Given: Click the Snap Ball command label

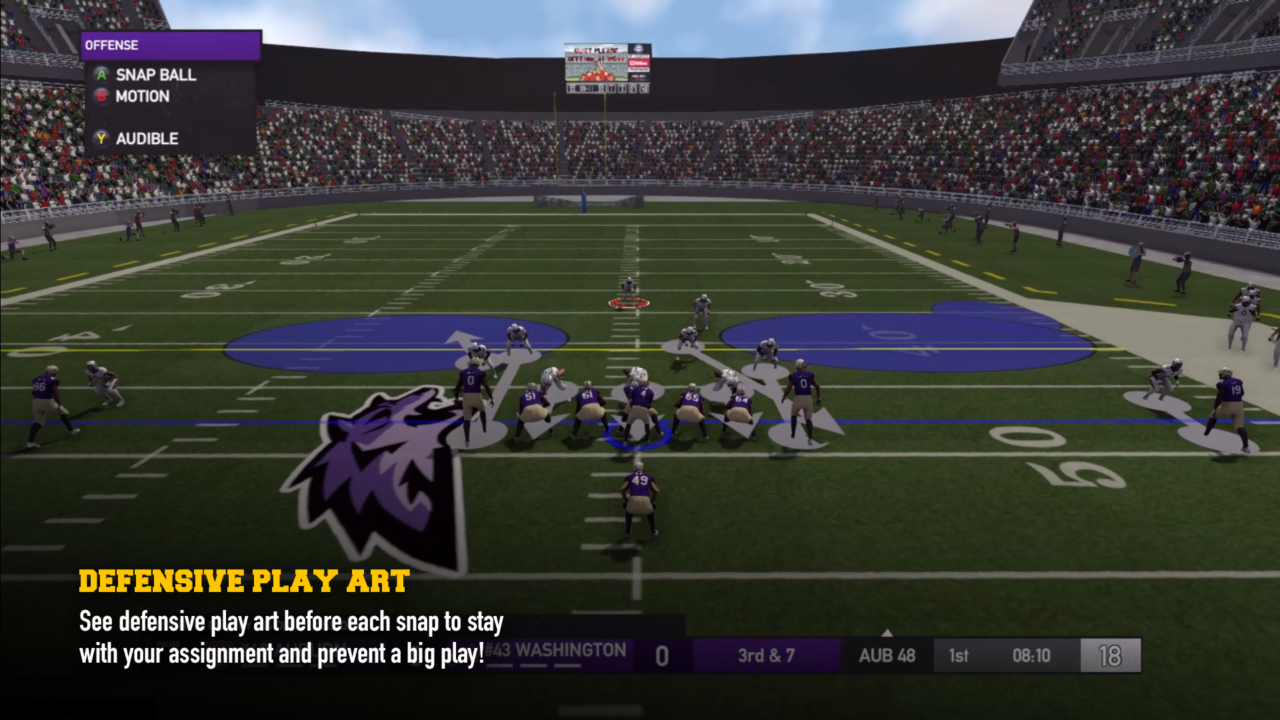Looking at the screenshot, I should (x=155, y=74).
